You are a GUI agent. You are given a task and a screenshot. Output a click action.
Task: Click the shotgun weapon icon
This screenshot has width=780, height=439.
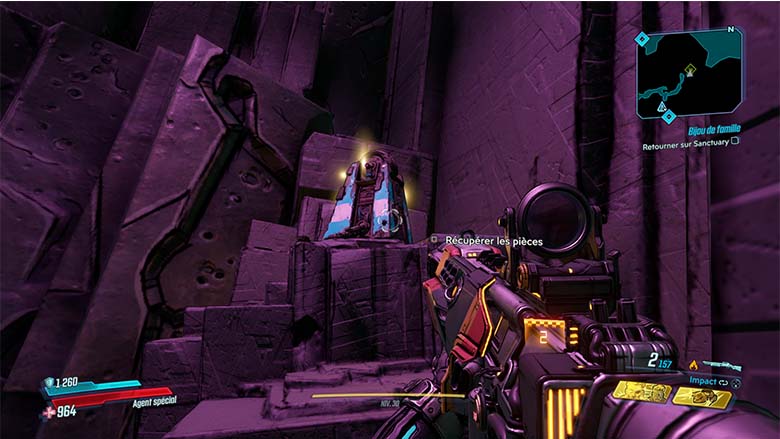point(721,367)
